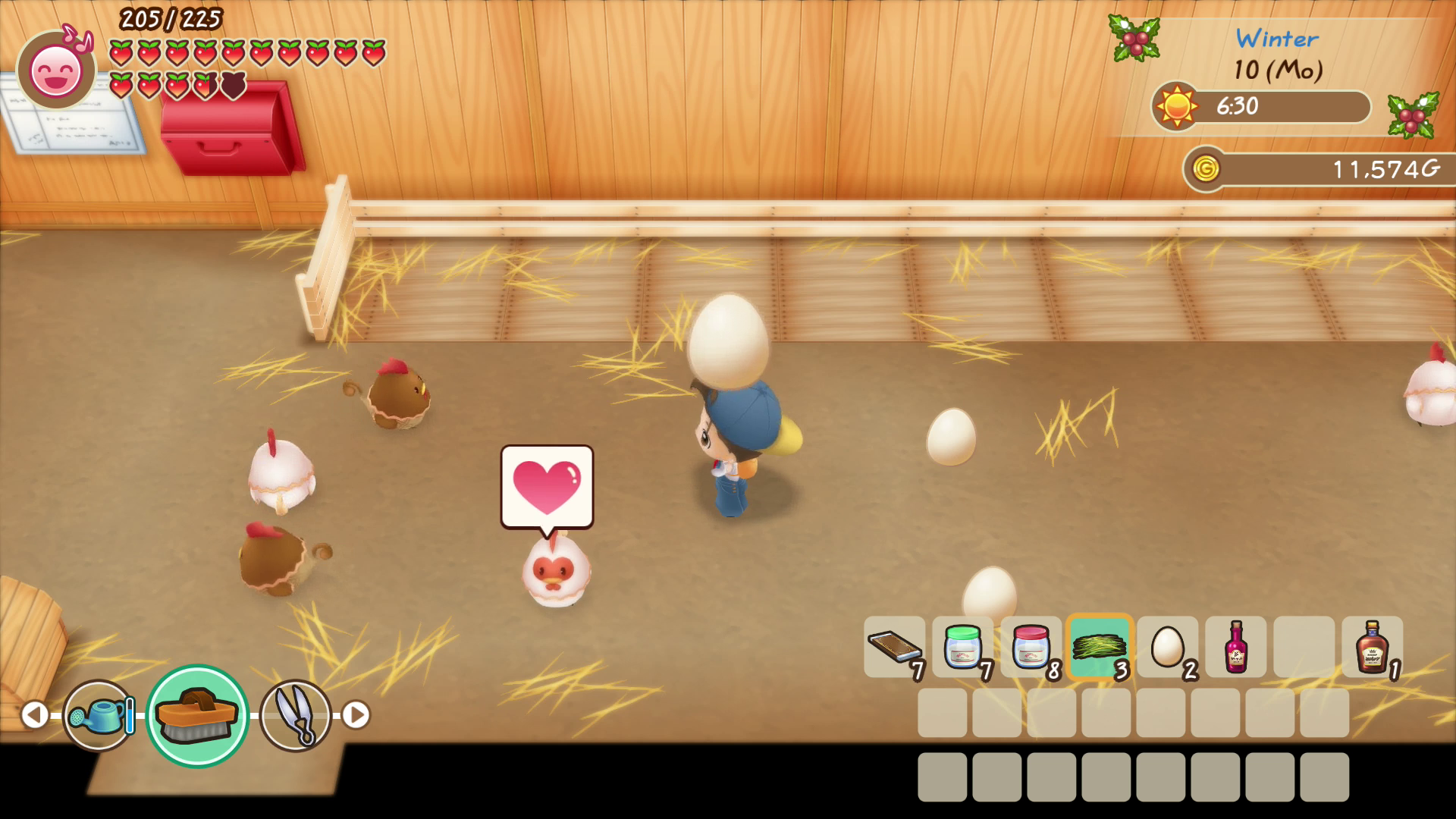Select the chocolate bar inventory slot
The image size is (1456, 819).
coord(895,647)
